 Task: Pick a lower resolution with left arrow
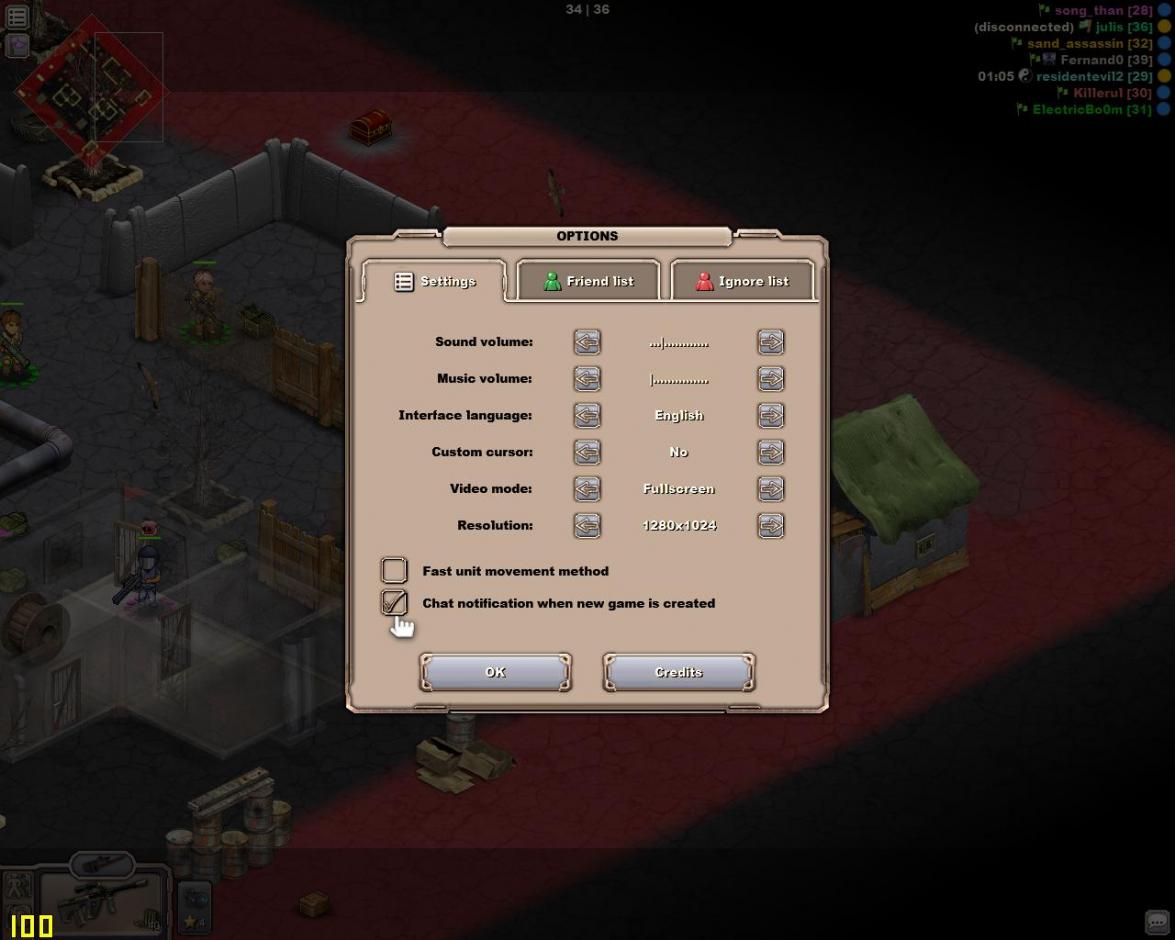point(587,525)
